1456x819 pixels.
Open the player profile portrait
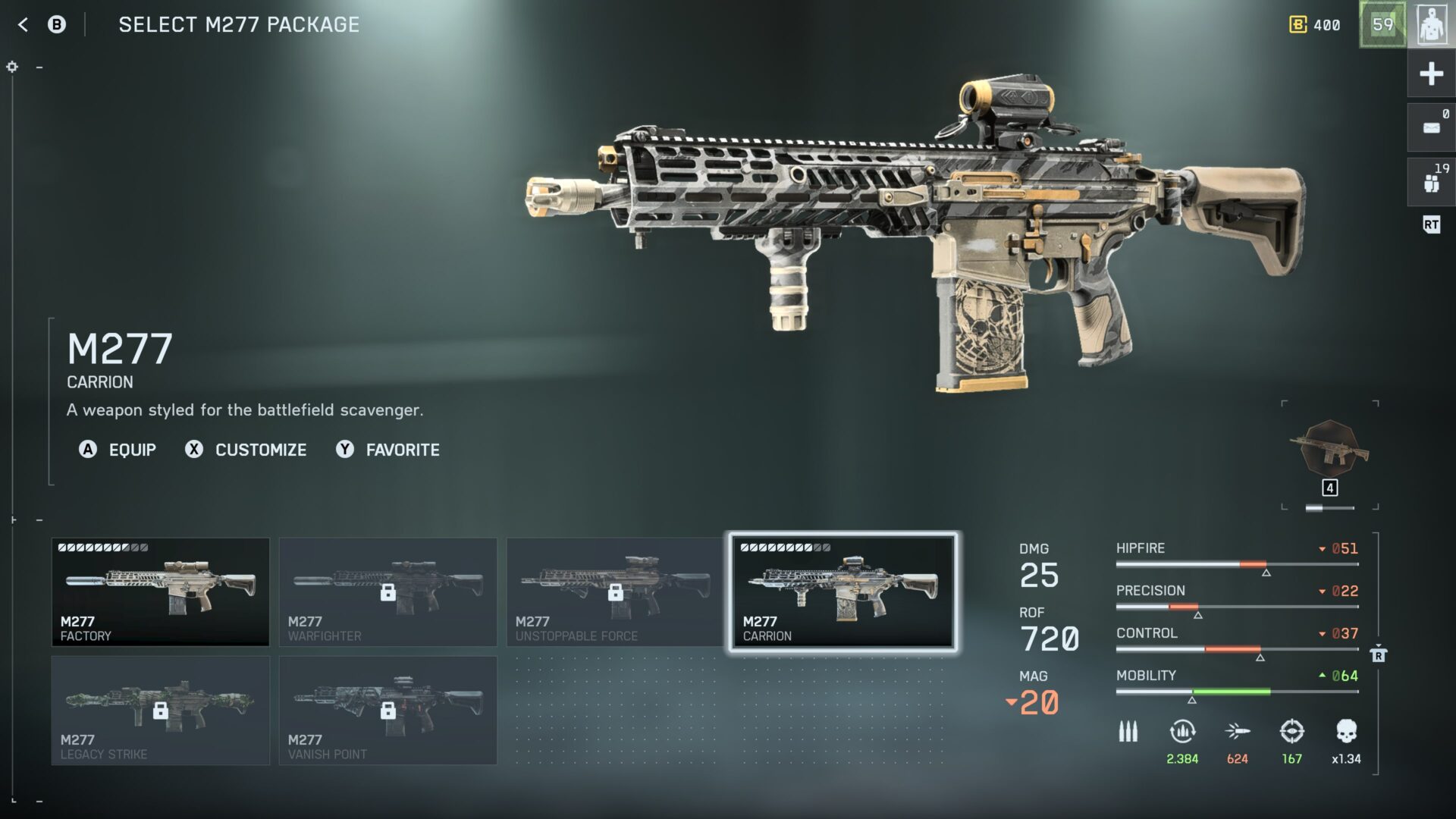click(1431, 25)
